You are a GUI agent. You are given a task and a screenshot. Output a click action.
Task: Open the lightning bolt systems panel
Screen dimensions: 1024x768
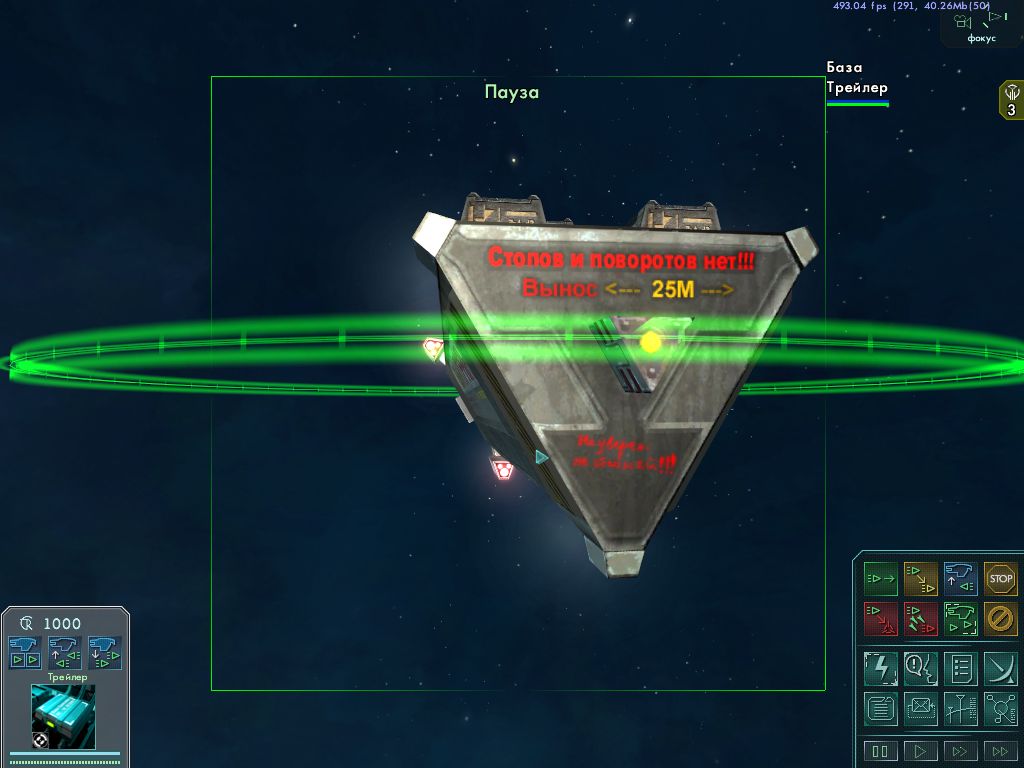[x=880, y=667]
